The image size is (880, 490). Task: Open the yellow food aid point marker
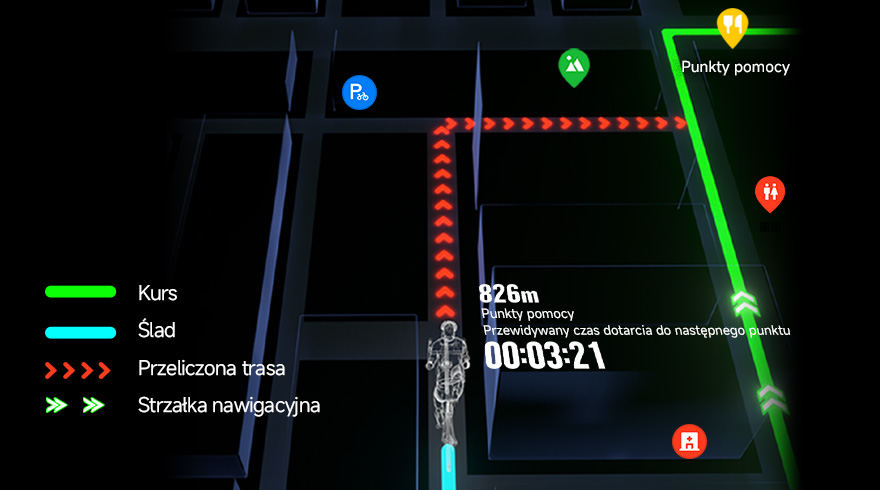(733, 25)
